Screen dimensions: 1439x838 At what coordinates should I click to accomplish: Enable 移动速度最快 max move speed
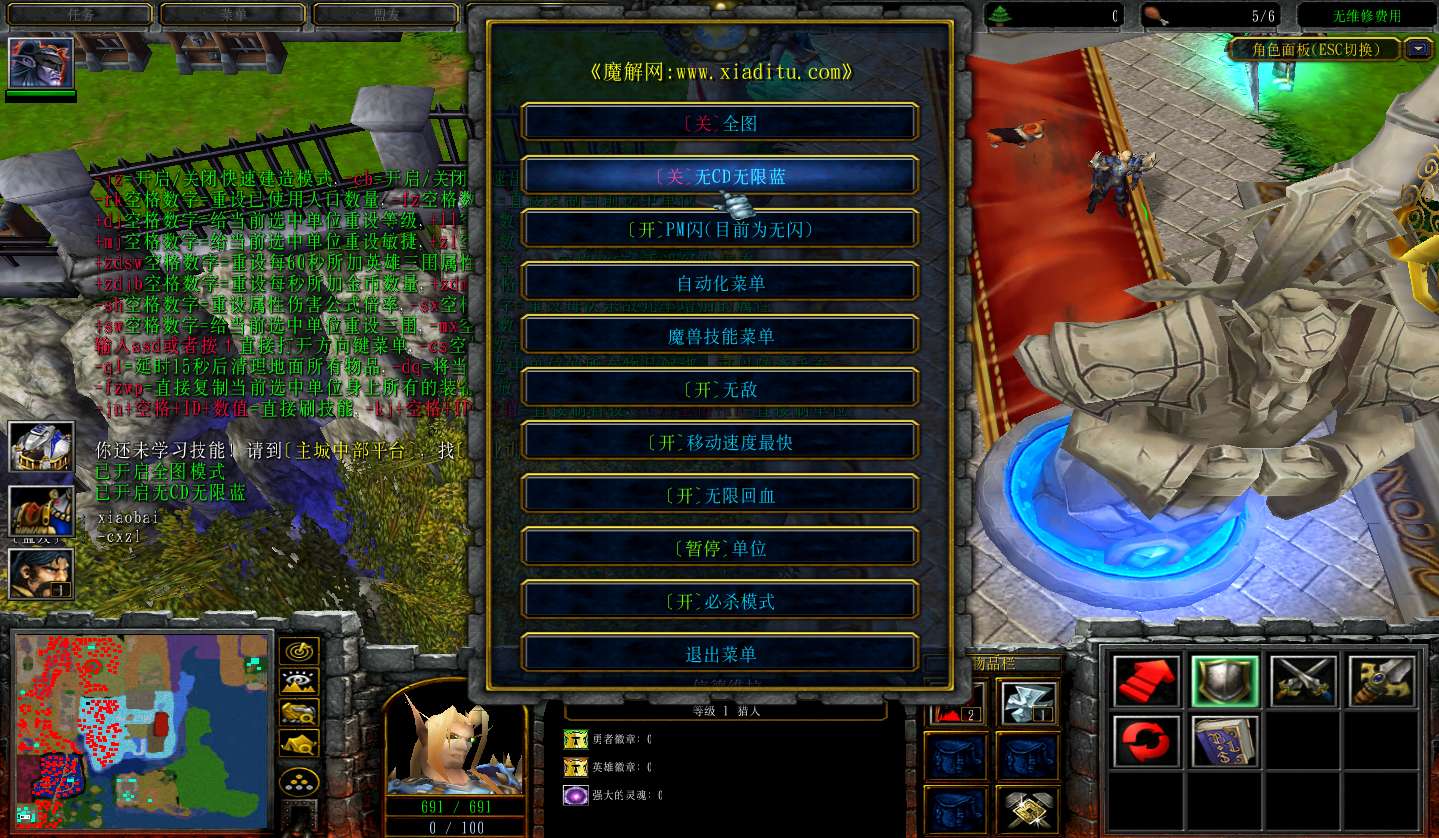pyautogui.click(x=719, y=442)
